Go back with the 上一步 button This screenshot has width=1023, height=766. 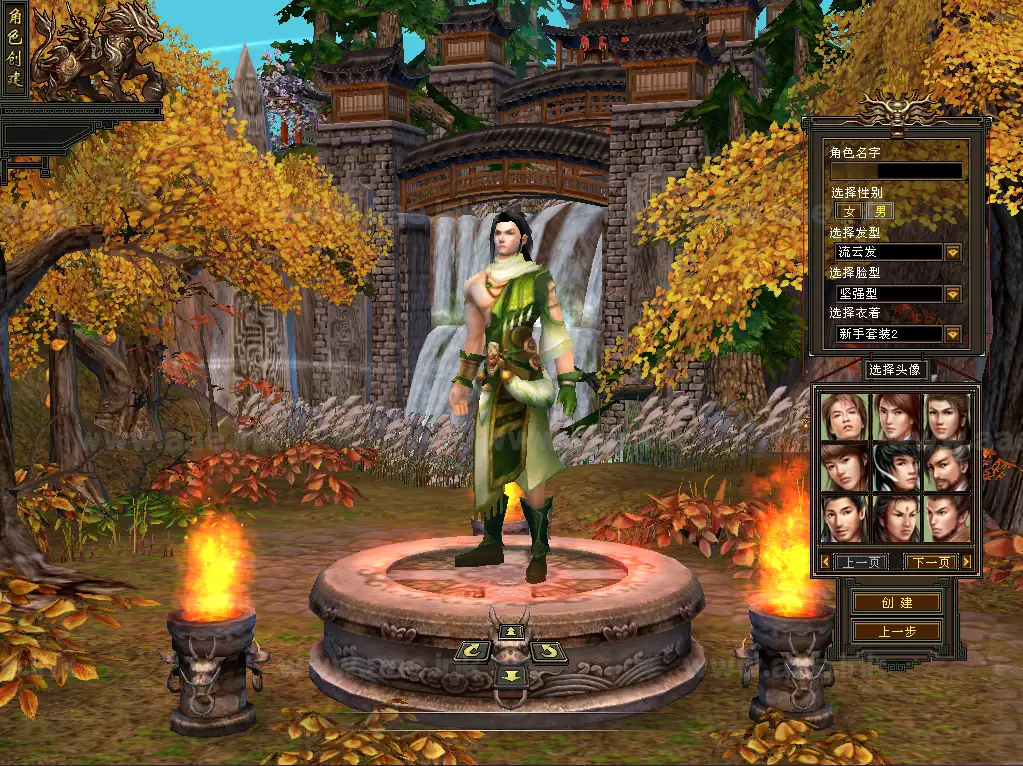tap(896, 631)
